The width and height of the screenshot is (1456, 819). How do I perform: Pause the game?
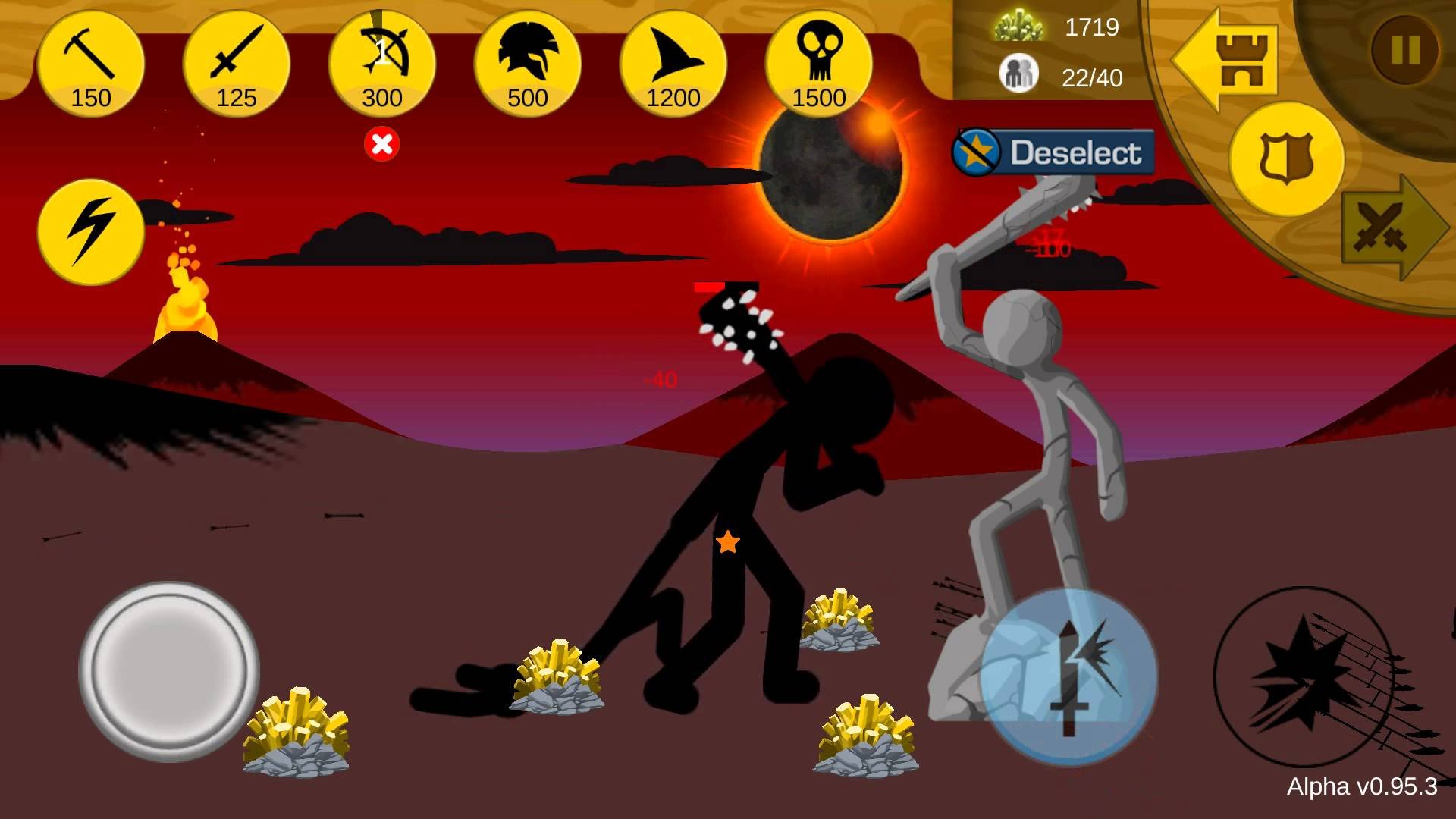tap(1405, 51)
